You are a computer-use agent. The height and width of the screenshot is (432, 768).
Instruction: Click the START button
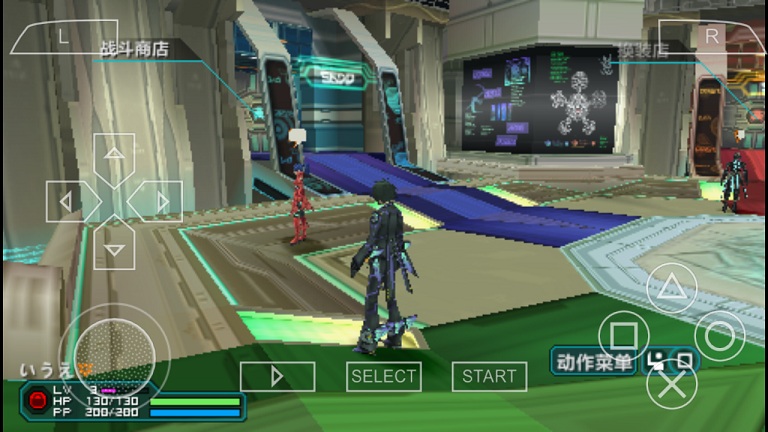(489, 376)
